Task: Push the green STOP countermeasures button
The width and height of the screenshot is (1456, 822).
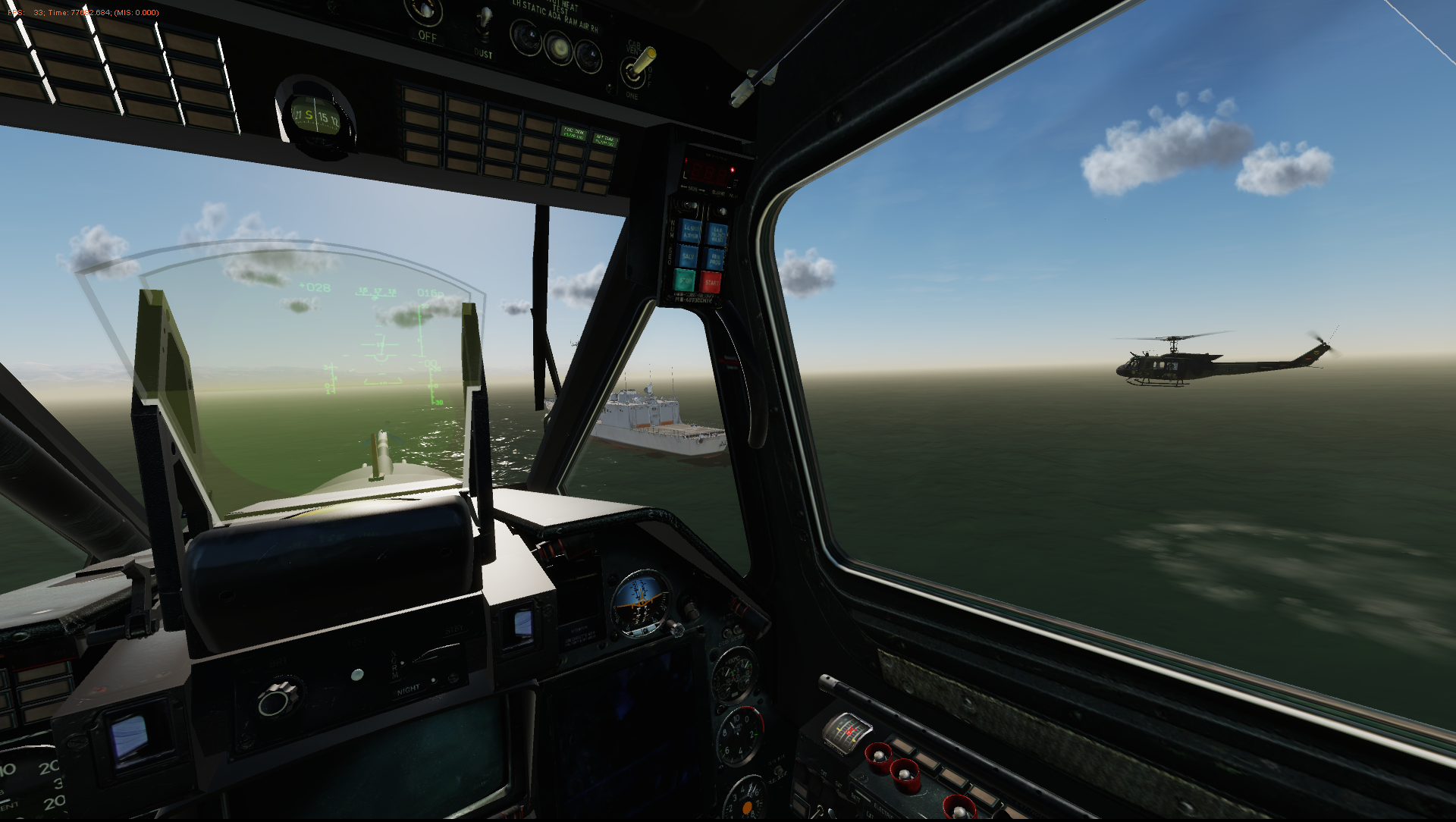Action: pyautogui.click(x=685, y=281)
